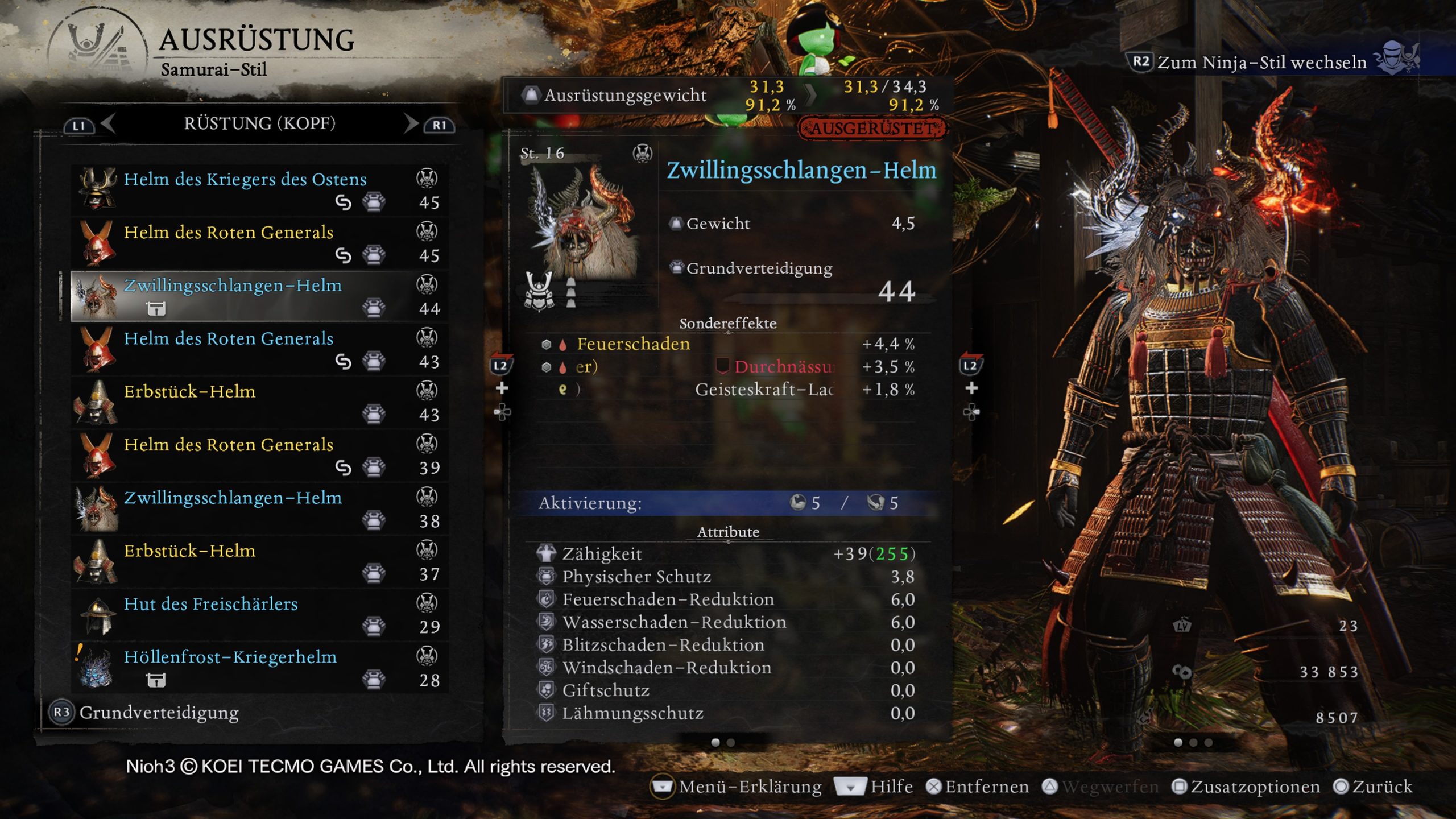The width and height of the screenshot is (1456, 819).
Task: Choose Helm des Roten Generals with defense 45
Action: [259, 243]
